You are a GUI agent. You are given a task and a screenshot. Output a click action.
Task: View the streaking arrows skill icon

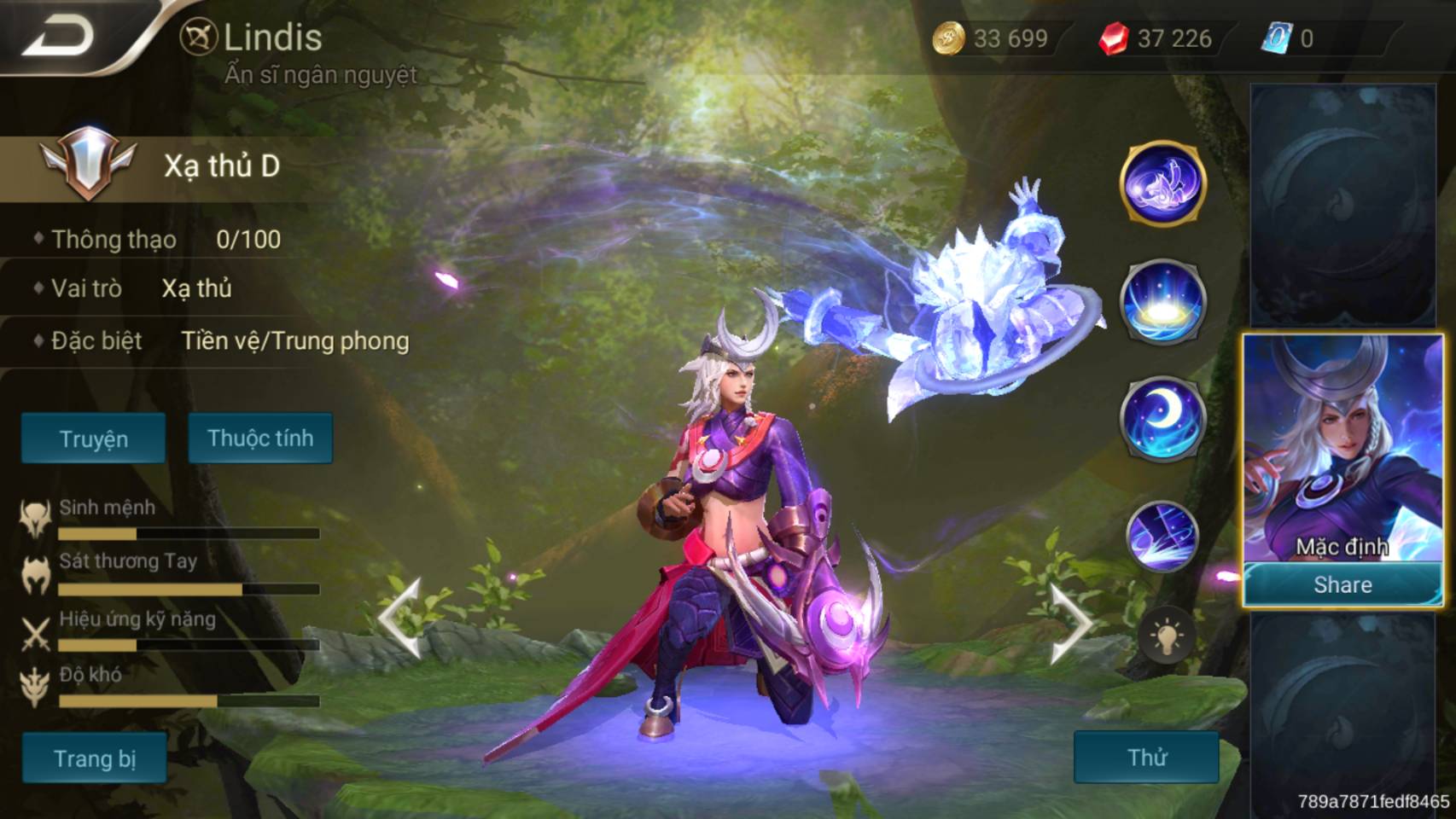click(x=1162, y=536)
